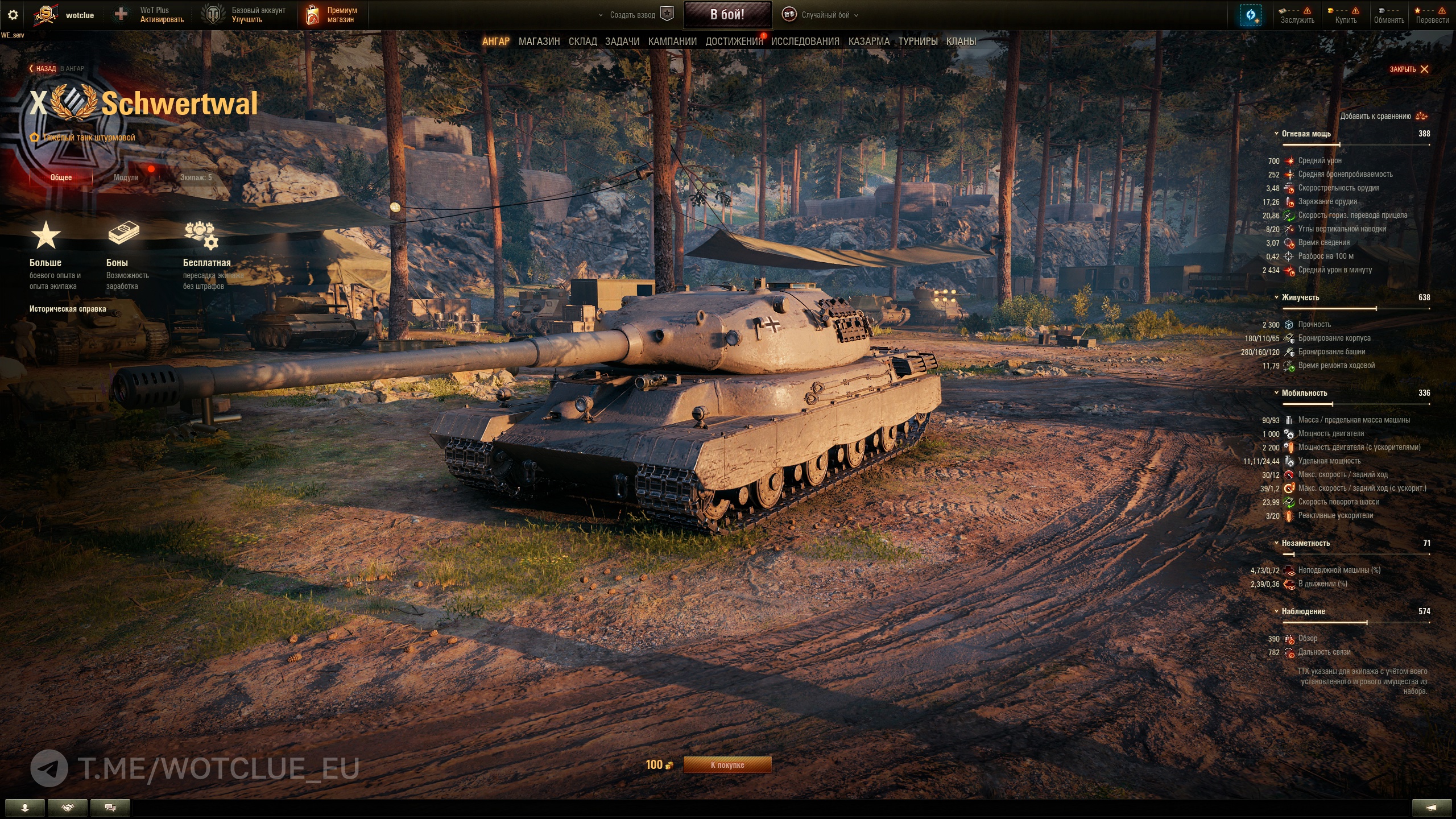Screen dimensions: 1456x819
Task: Open the battle type dropdown "Случайный бой"
Action: point(825,15)
